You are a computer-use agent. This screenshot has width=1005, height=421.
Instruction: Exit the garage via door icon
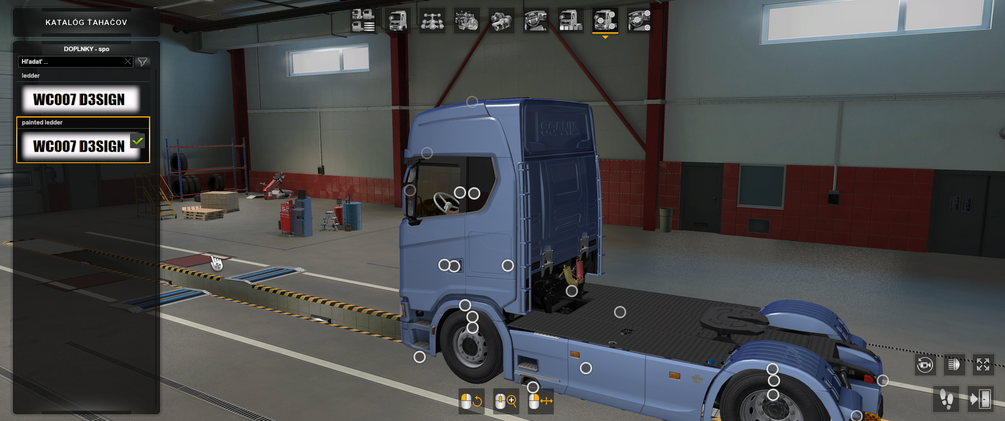click(x=980, y=399)
